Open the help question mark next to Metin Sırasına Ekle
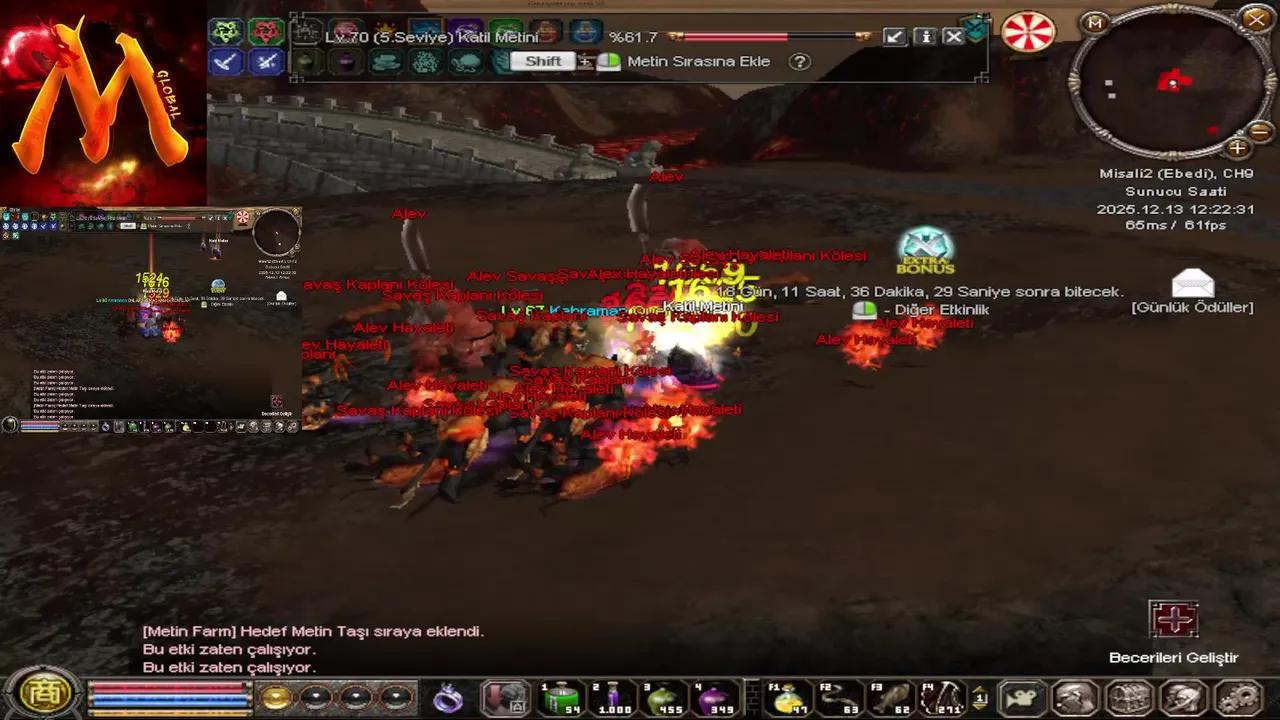1280x720 pixels. pos(799,61)
